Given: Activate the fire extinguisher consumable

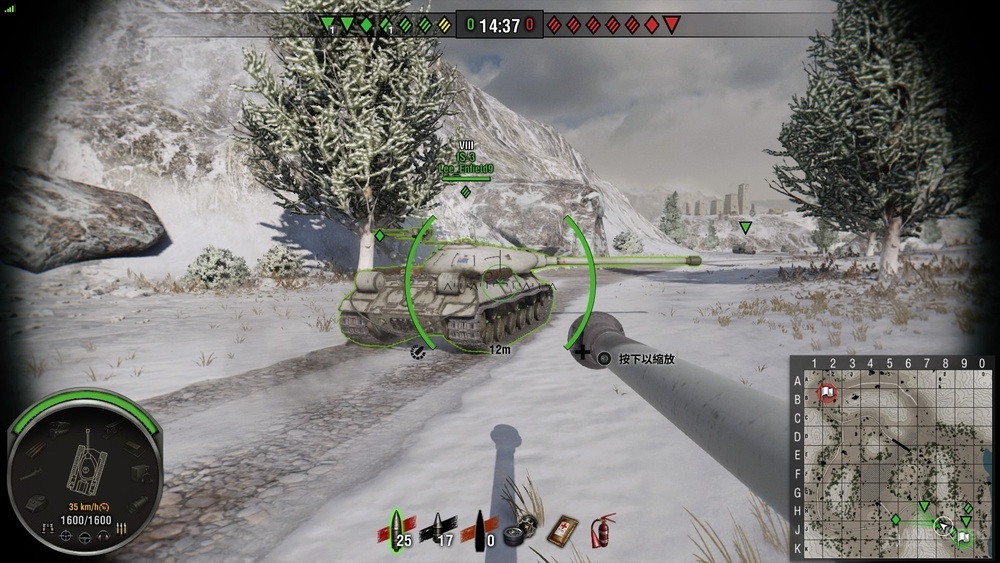Looking at the screenshot, I should coord(602,530).
